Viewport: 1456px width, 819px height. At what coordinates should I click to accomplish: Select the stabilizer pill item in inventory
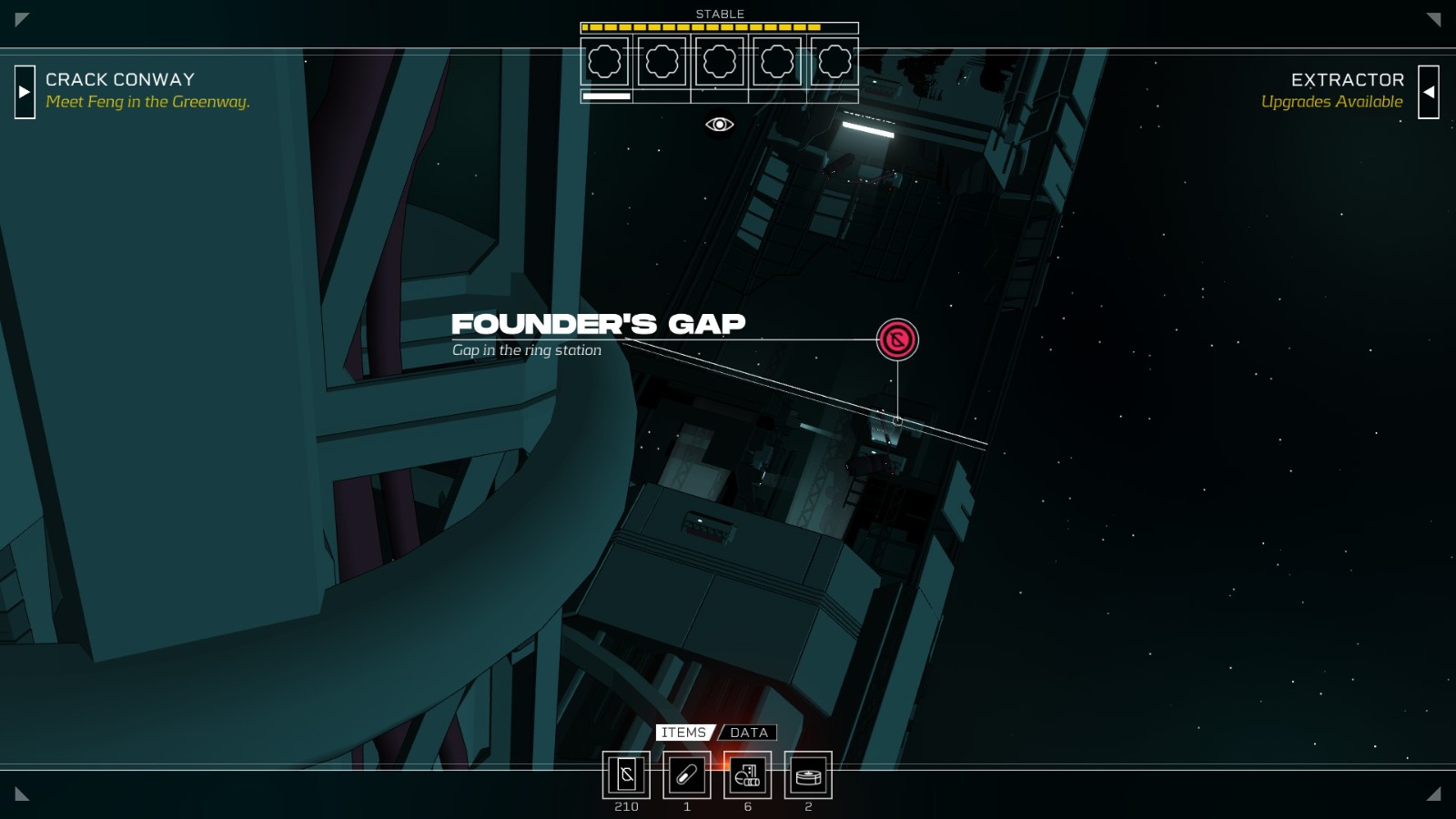tap(687, 776)
